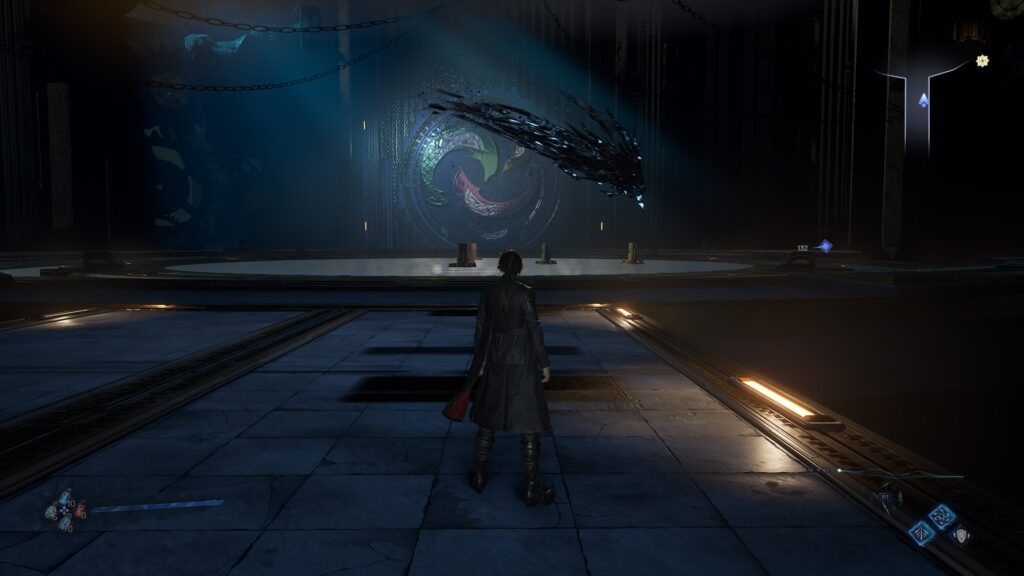Screen dimensions: 1024x576
Task: Select the gold star marker on the minimap
Action: pyautogui.click(x=982, y=61)
